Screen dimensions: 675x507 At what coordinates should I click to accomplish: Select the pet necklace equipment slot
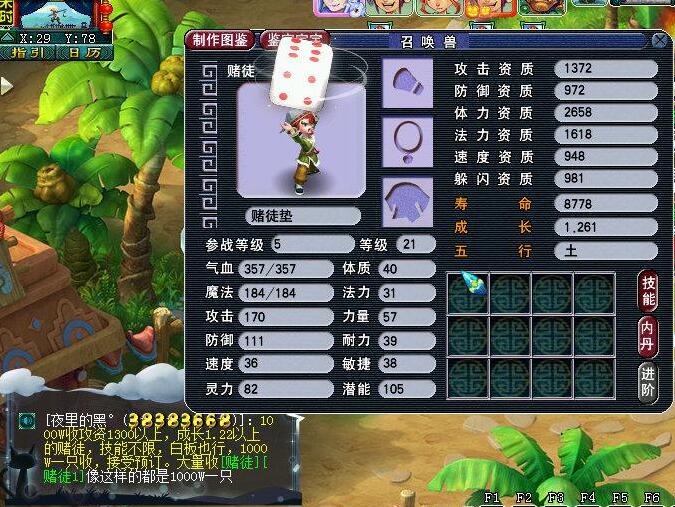pyautogui.click(x=408, y=143)
